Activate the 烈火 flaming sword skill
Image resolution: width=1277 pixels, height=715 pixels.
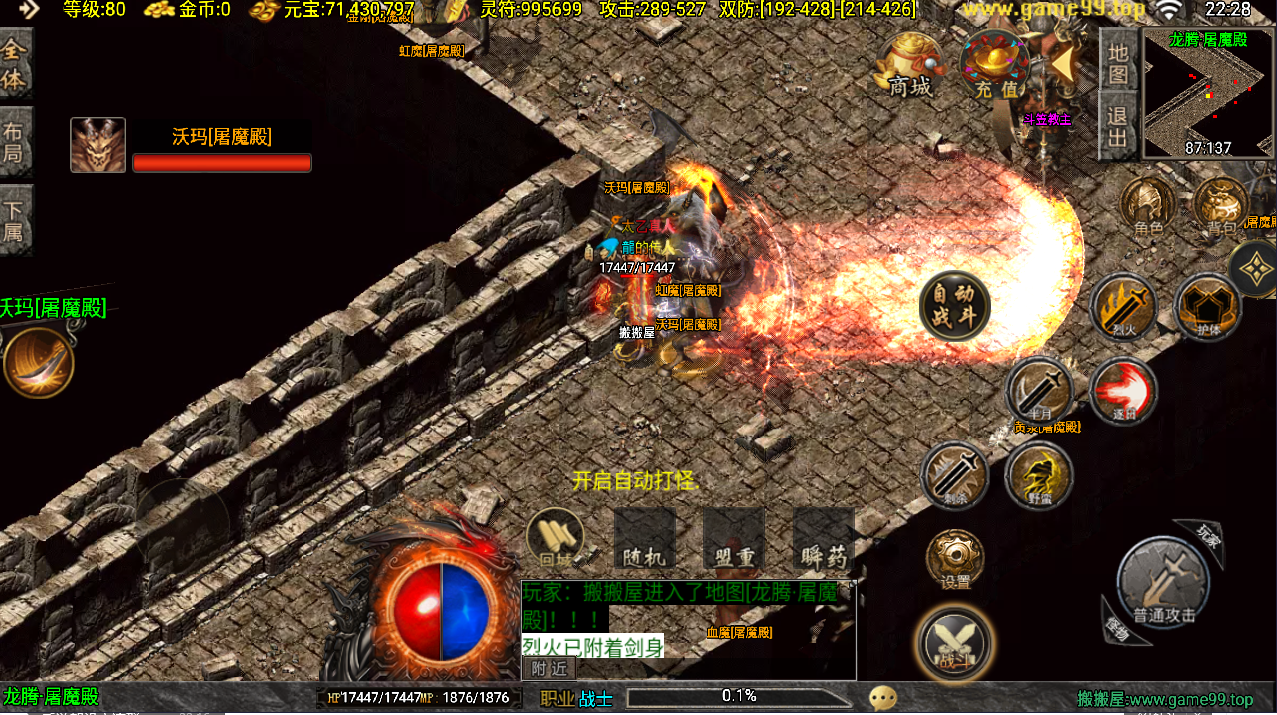coord(1123,307)
